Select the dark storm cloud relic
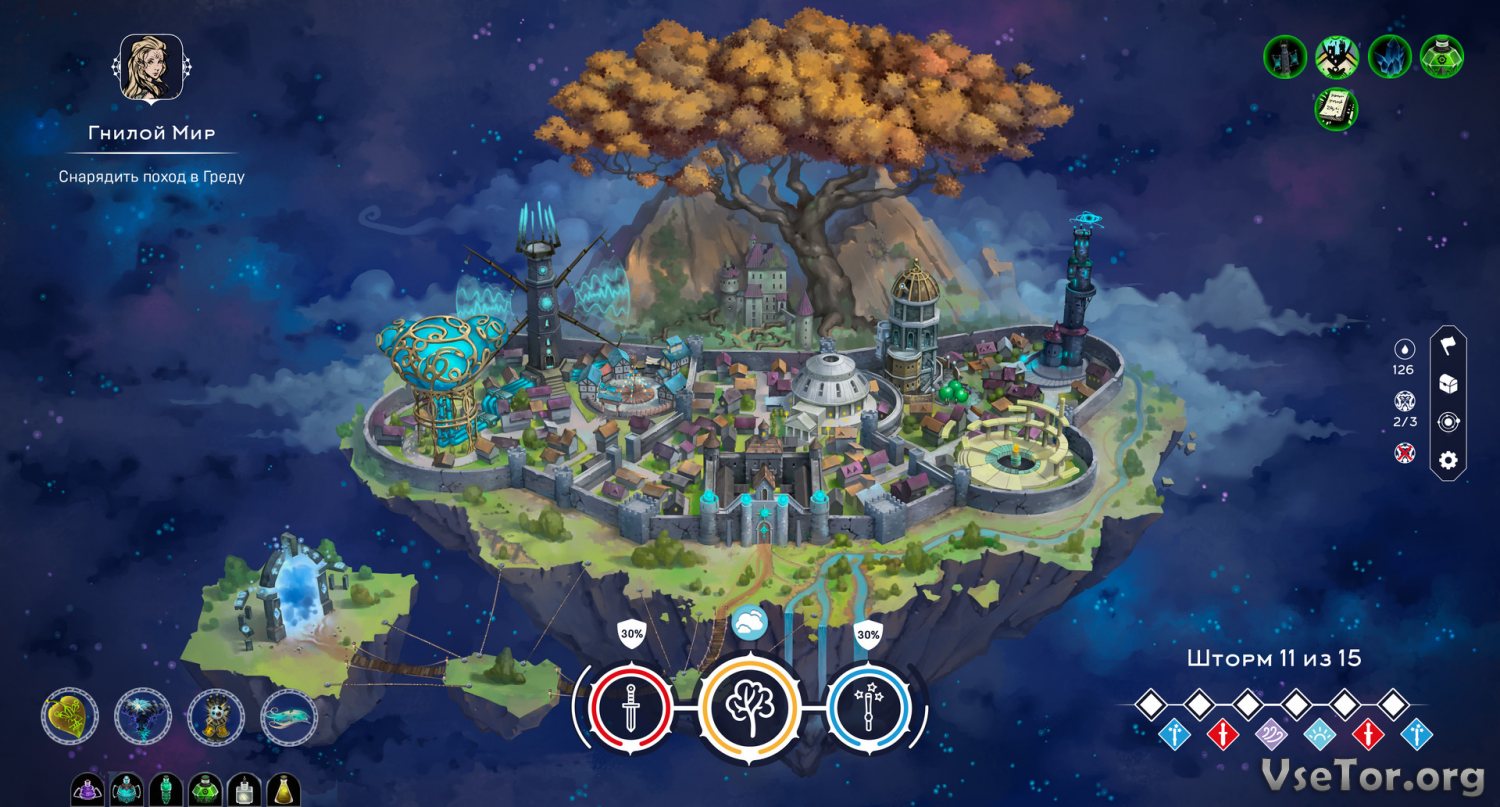1500x807 pixels. 143,716
